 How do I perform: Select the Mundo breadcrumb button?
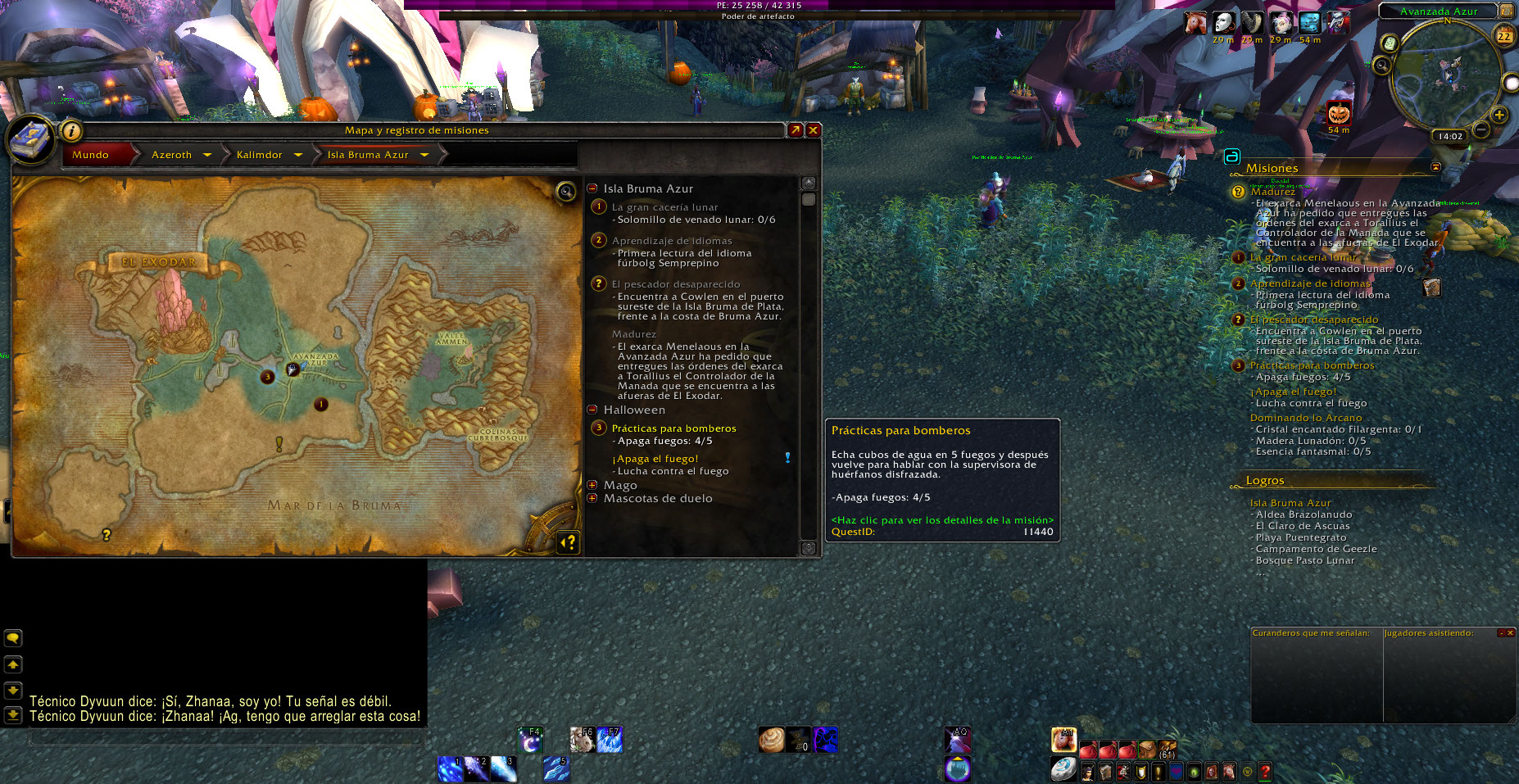coord(91,155)
